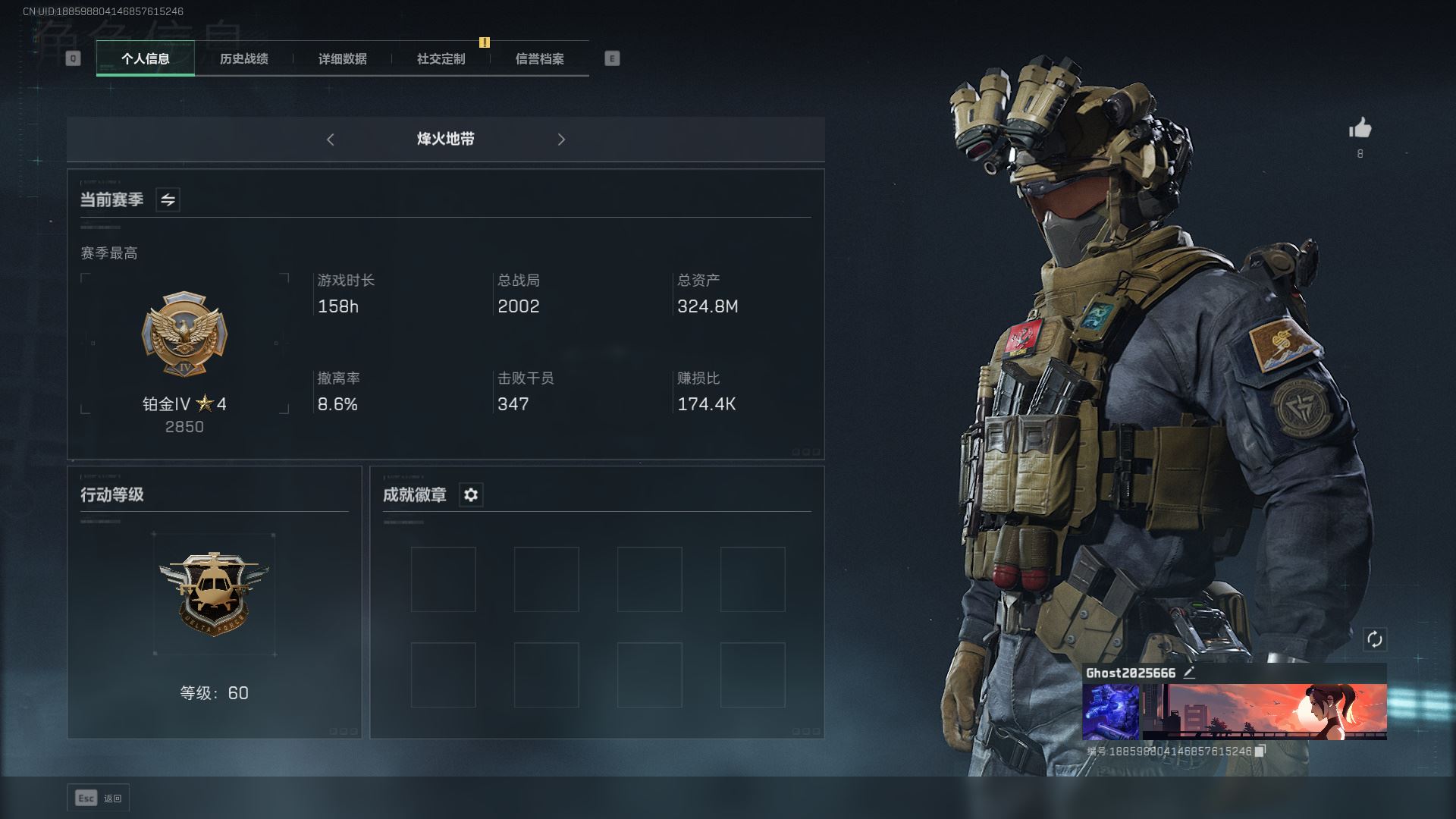This screenshot has height=819, width=1456.
Task: Switch to the 个人信息 tab
Action: point(145,58)
